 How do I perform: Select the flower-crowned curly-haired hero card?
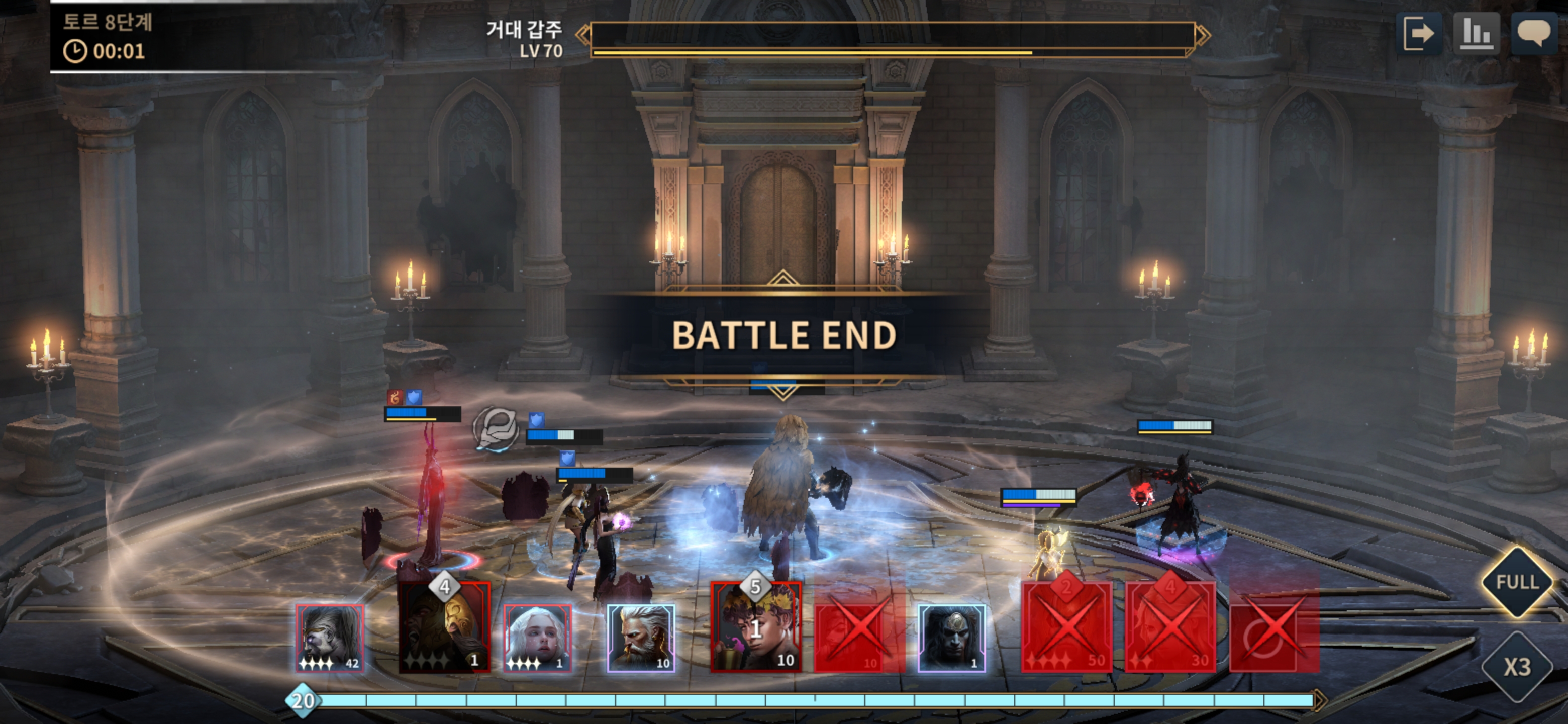pos(756,627)
